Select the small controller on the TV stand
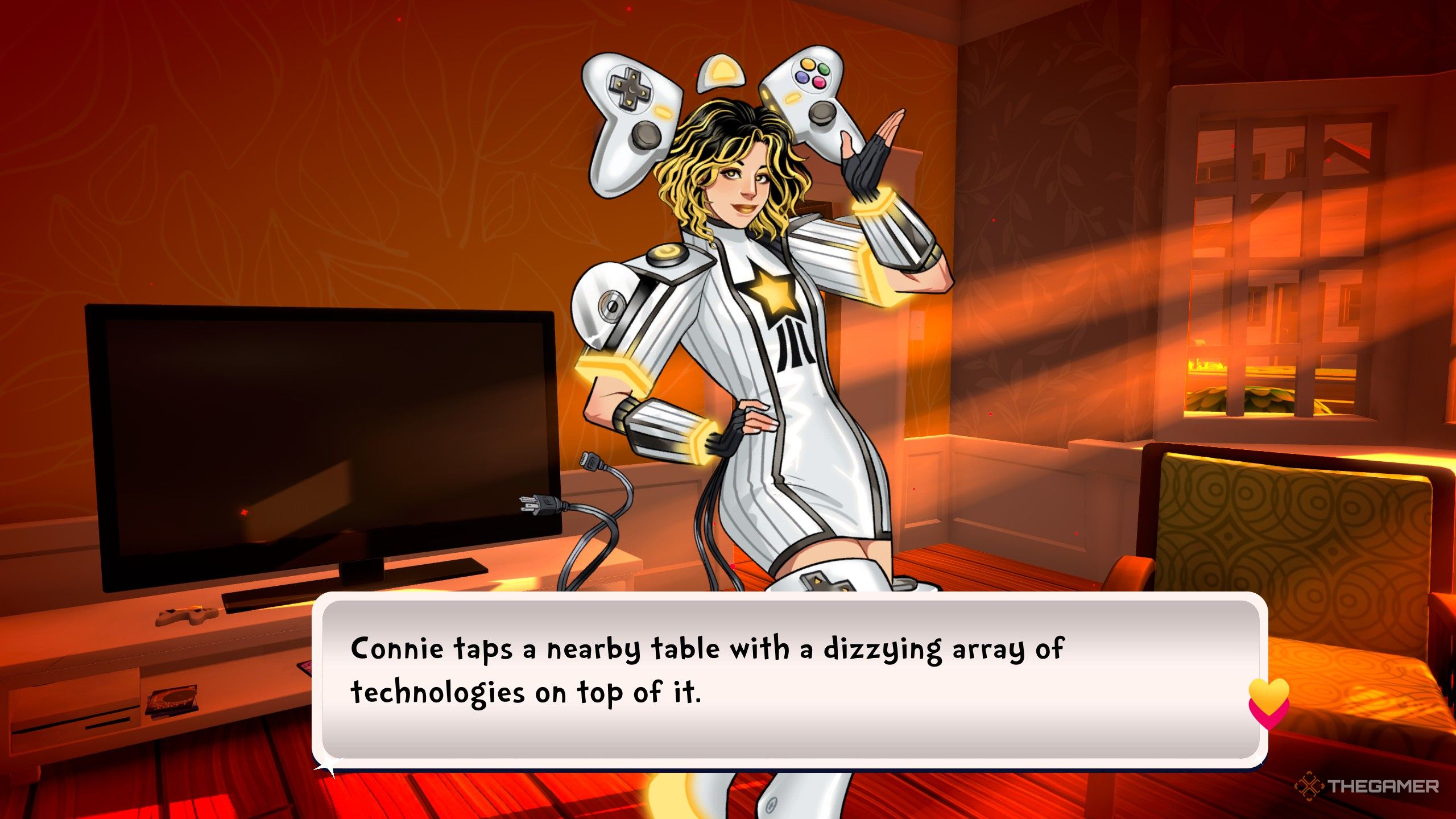 (x=188, y=617)
